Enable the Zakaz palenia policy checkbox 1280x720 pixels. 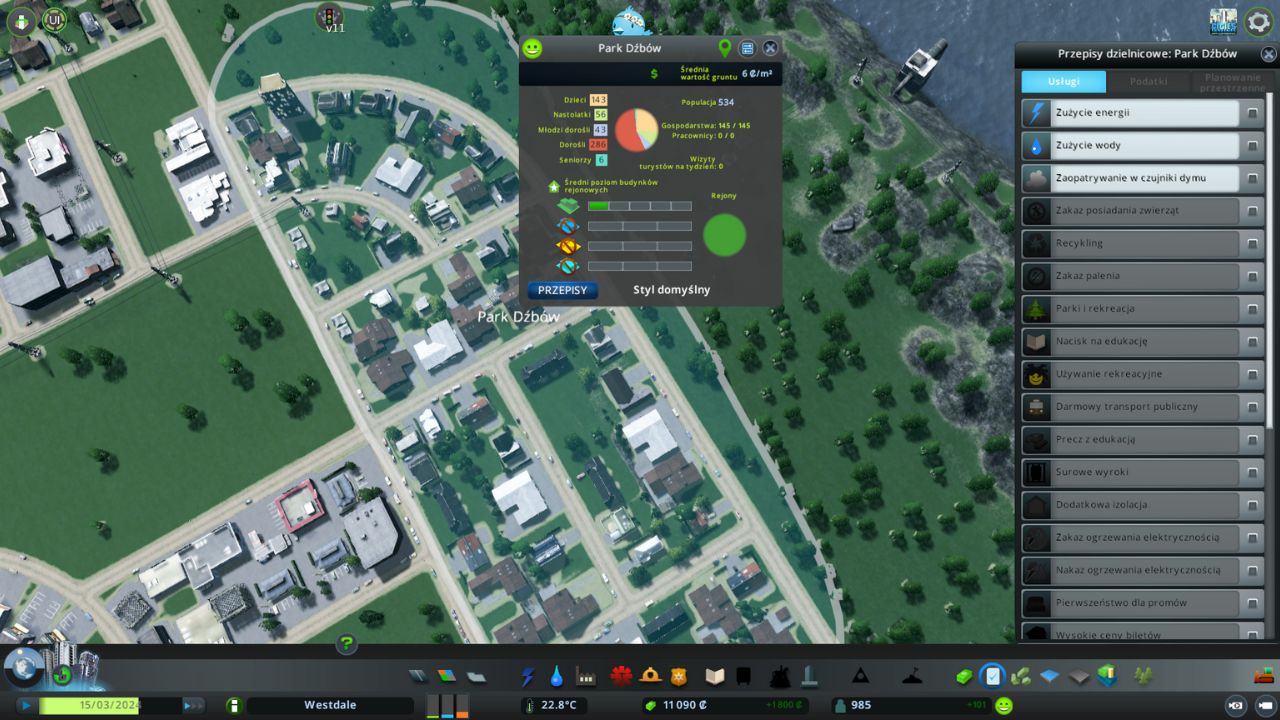click(x=1251, y=276)
